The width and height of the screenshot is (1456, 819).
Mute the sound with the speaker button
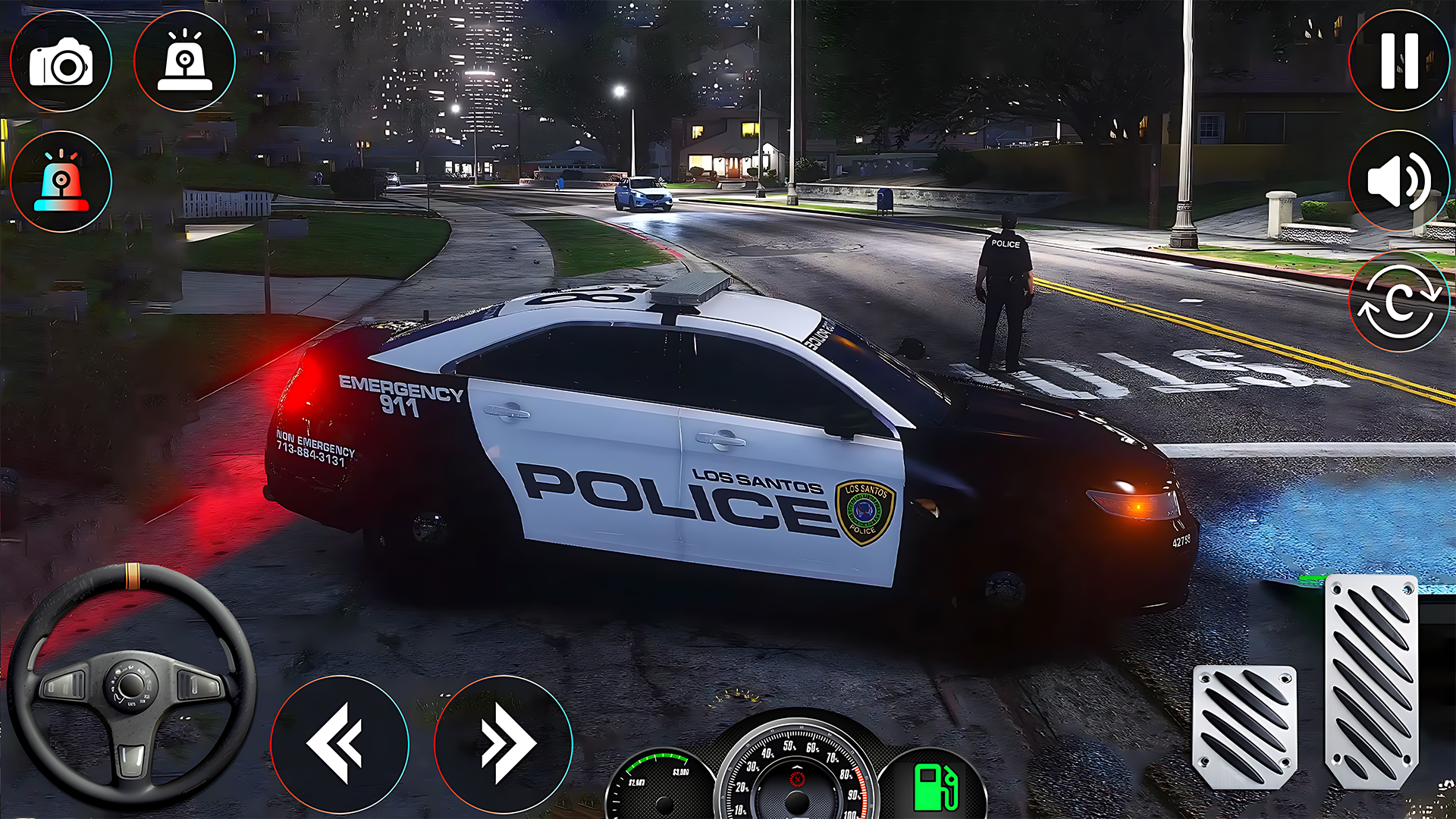click(x=1398, y=182)
